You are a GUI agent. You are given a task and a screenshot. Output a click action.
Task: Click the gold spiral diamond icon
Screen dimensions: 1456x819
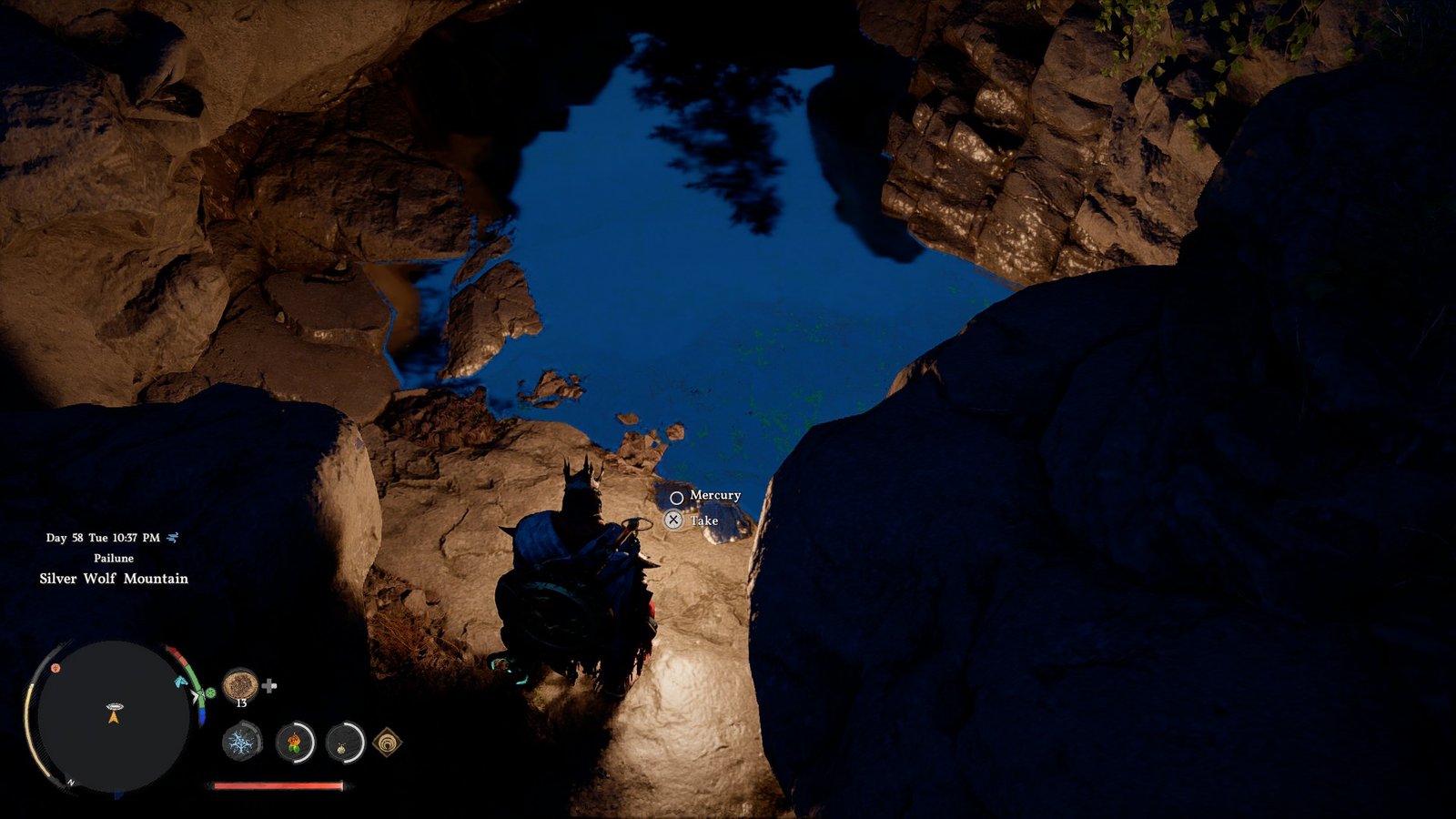(388, 743)
